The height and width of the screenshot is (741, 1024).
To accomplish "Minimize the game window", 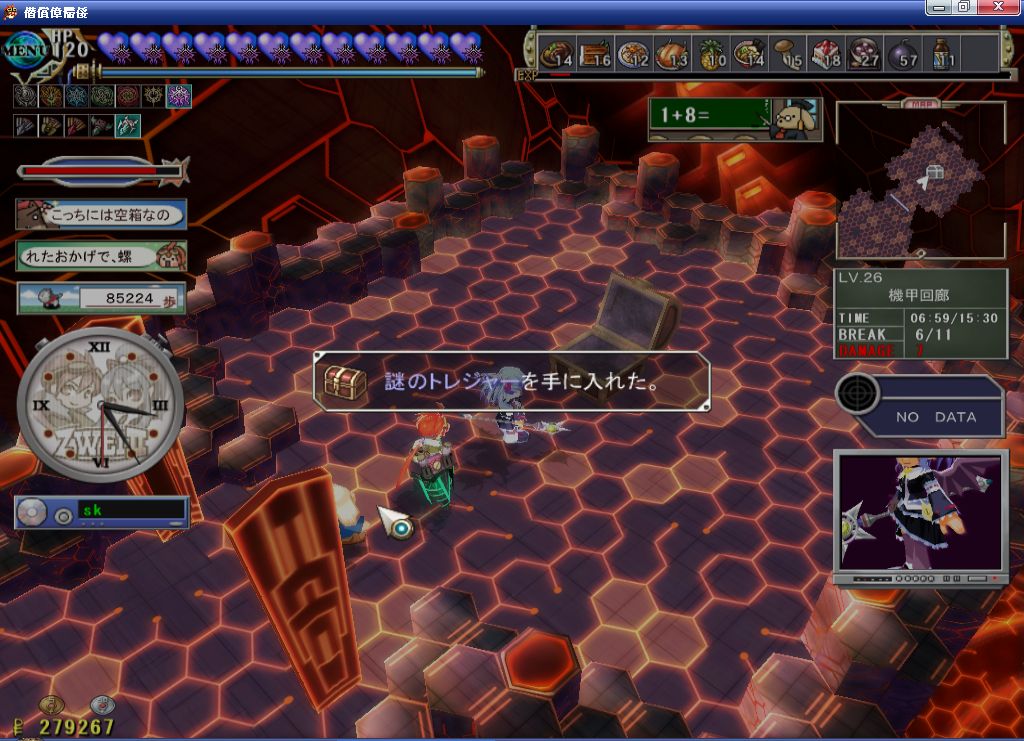I will tap(937, 7).
